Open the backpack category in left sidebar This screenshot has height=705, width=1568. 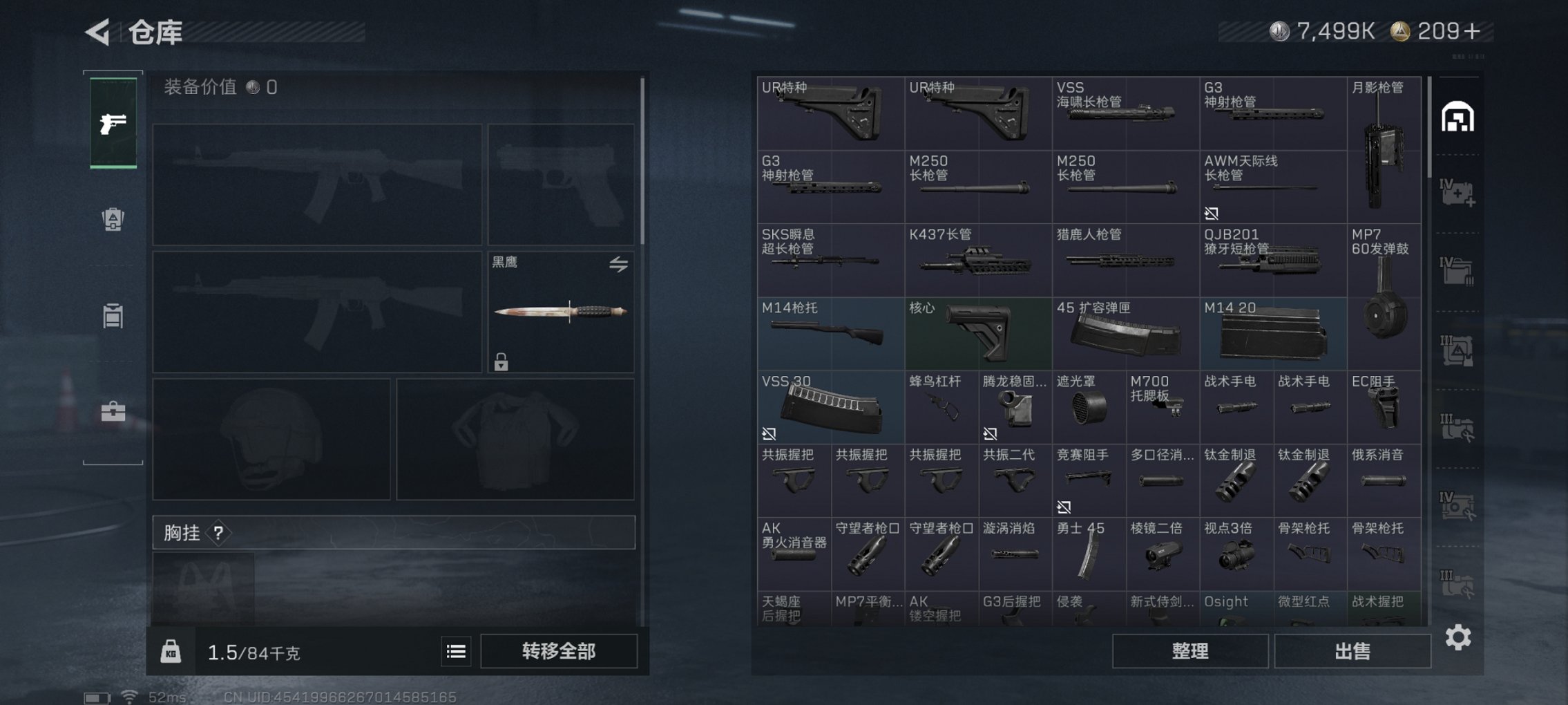tap(113, 219)
